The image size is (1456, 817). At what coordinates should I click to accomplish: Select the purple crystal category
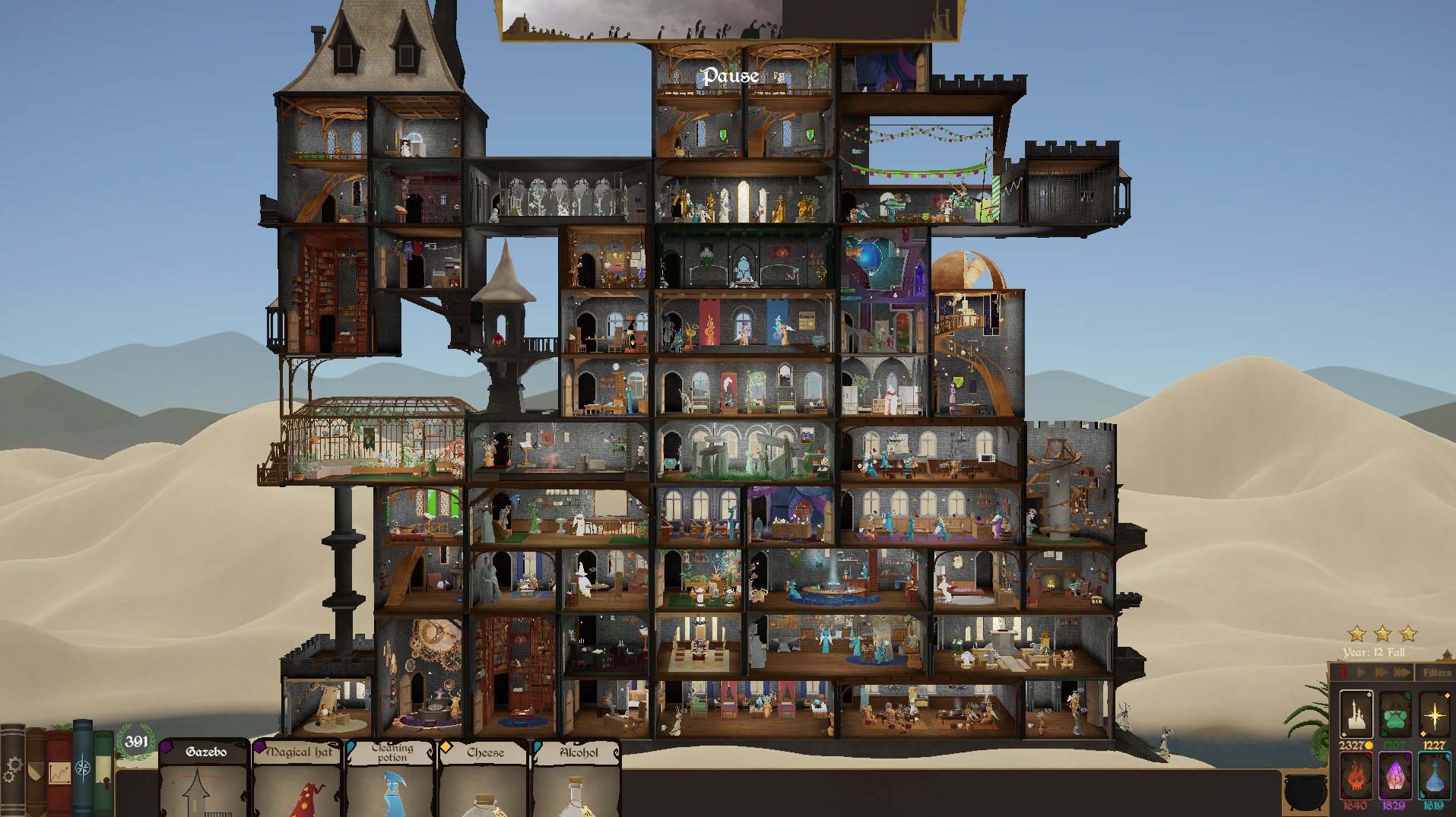1394,777
